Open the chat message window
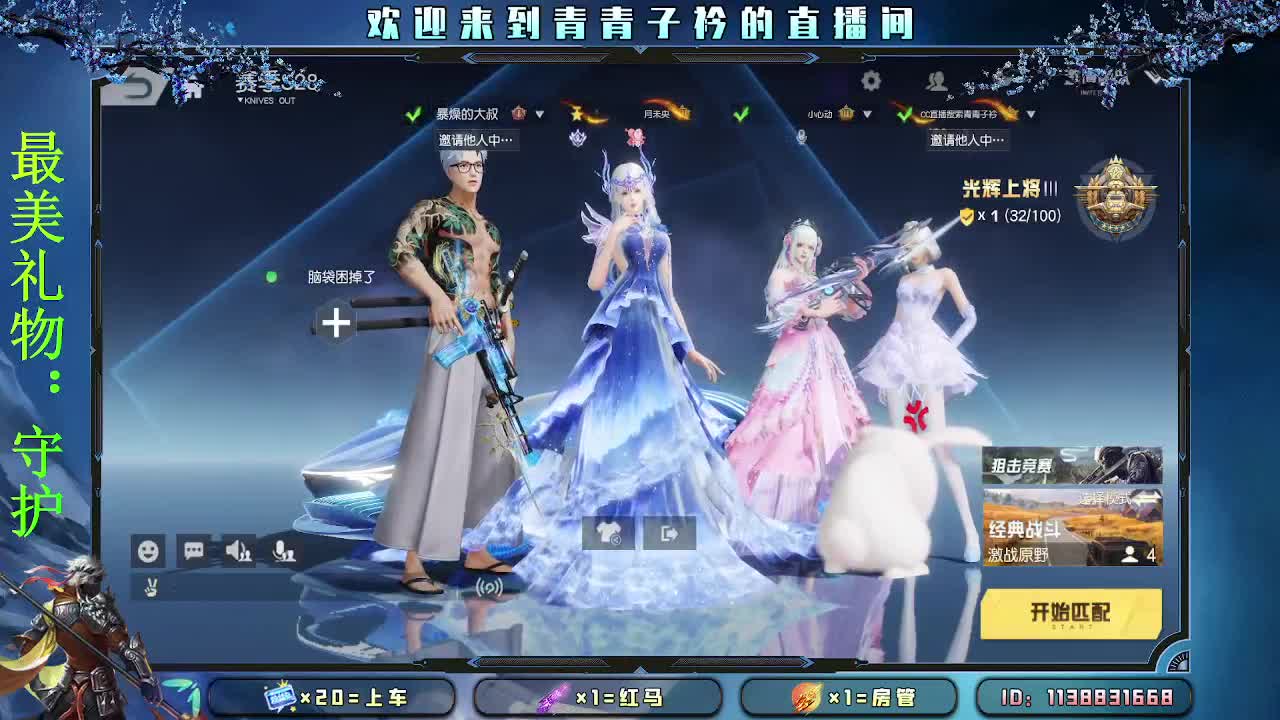 [194, 550]
